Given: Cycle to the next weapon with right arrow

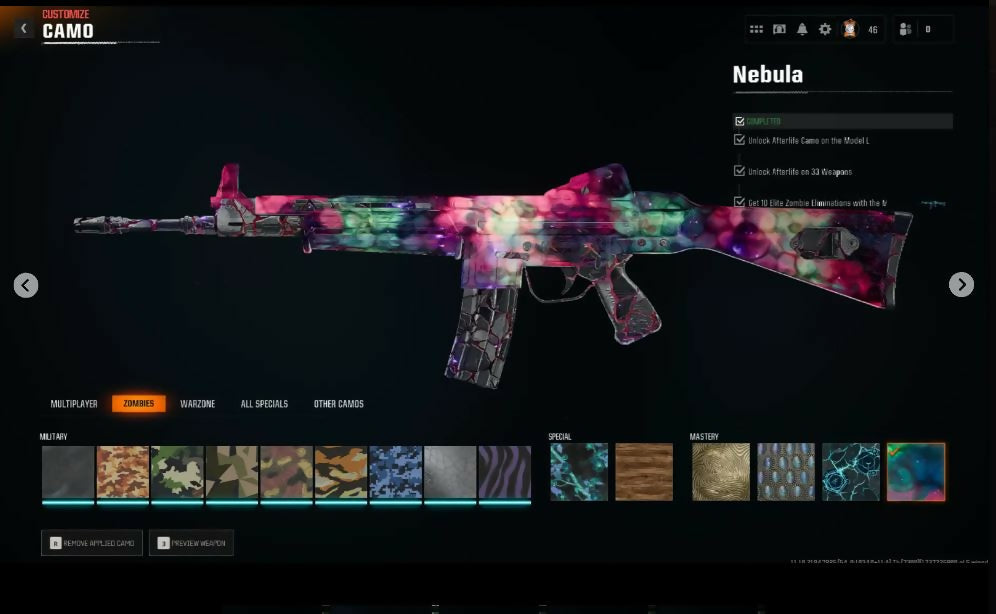Looking at the screenshot, I should pyautogui.click(x=961, y=285).
